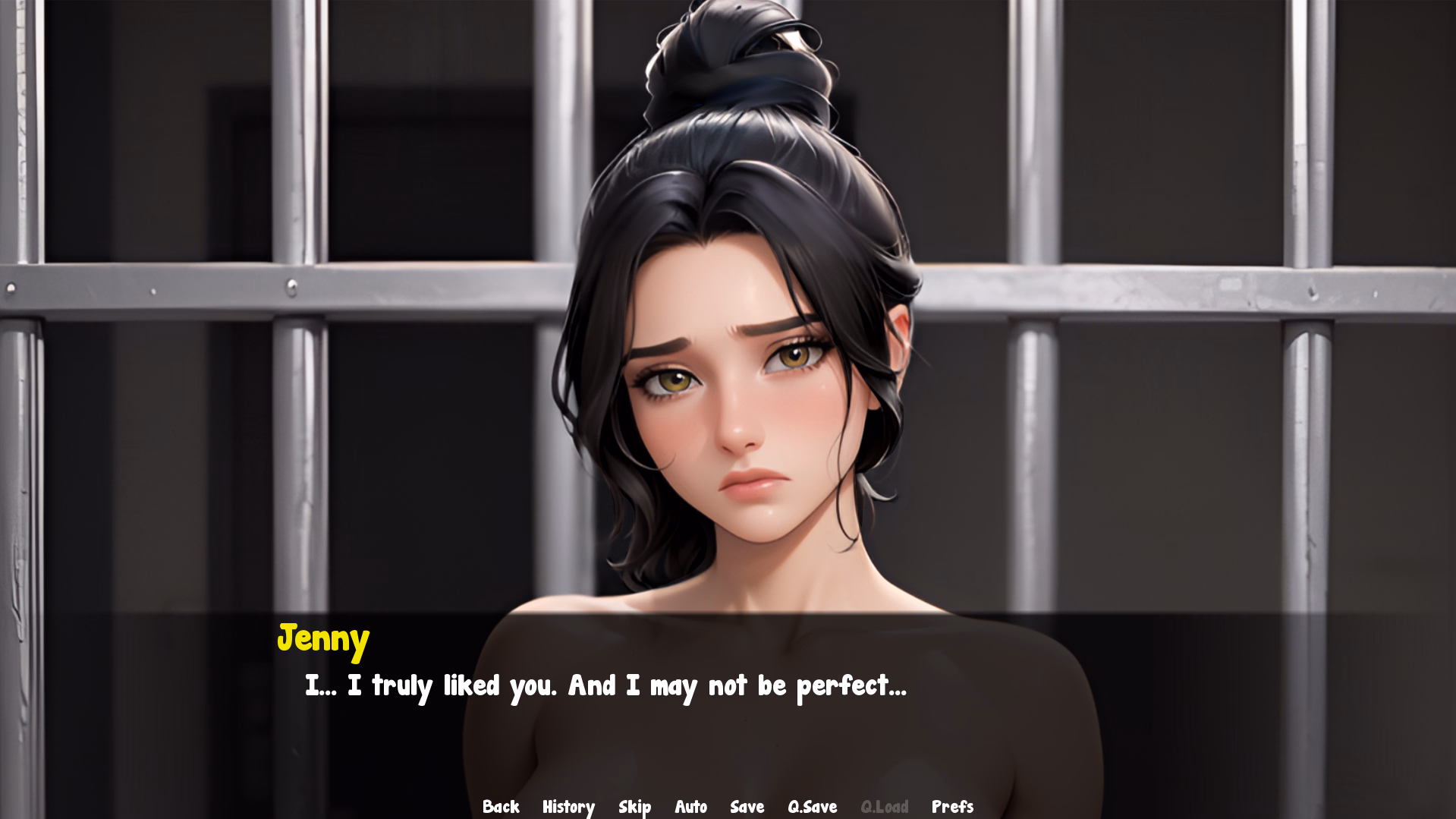Review past dialogue with History

pyautogui.click(x=568, y=807)
